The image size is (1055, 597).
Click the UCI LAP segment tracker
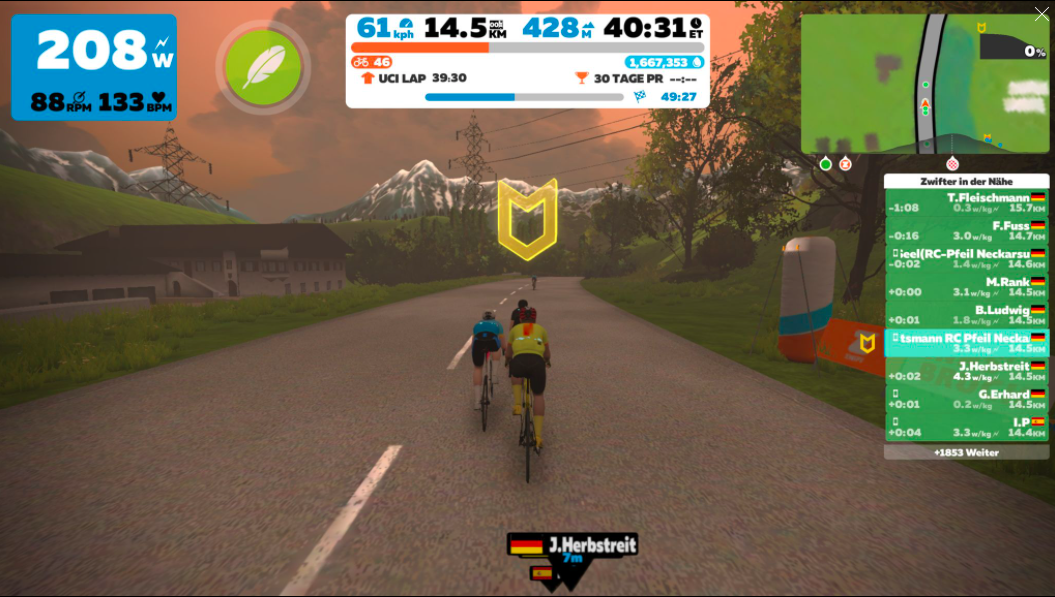click(x=413, y=78)
